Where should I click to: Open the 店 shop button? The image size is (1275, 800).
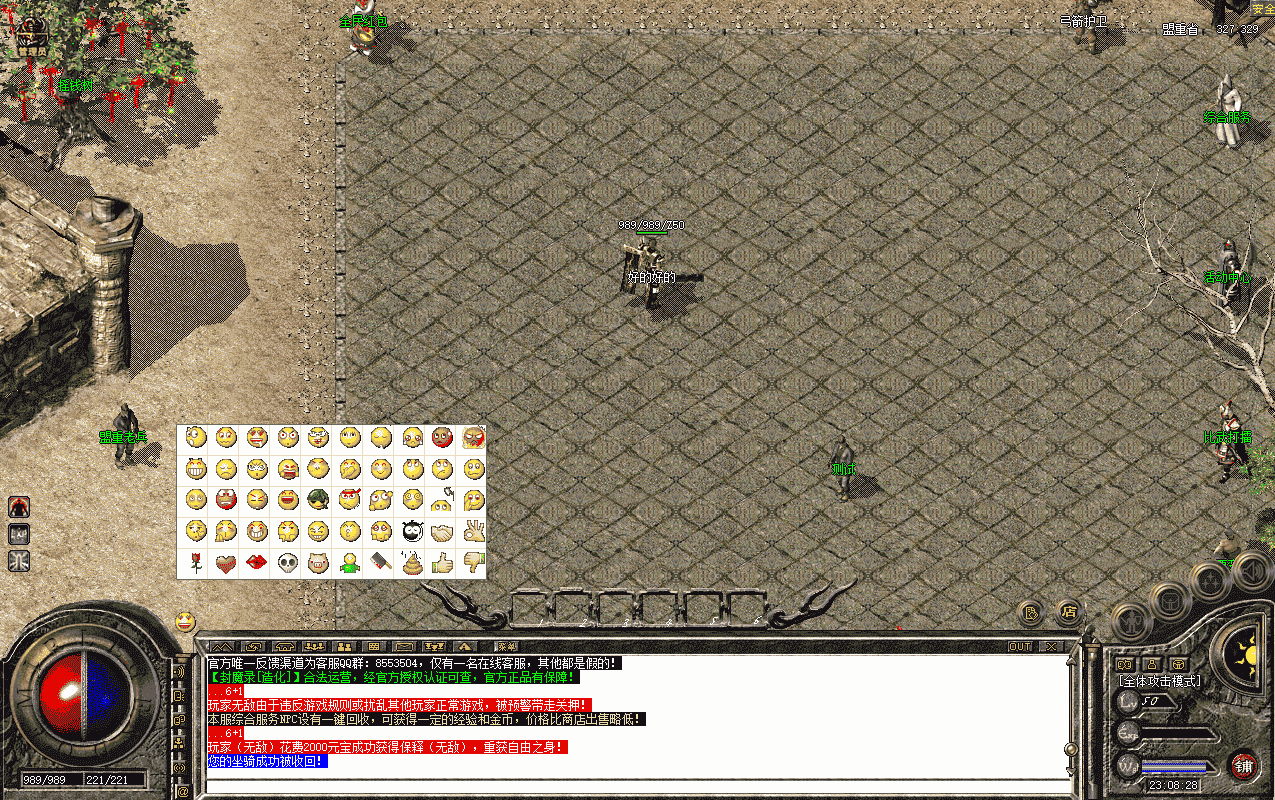click(x=1069, y=611)
